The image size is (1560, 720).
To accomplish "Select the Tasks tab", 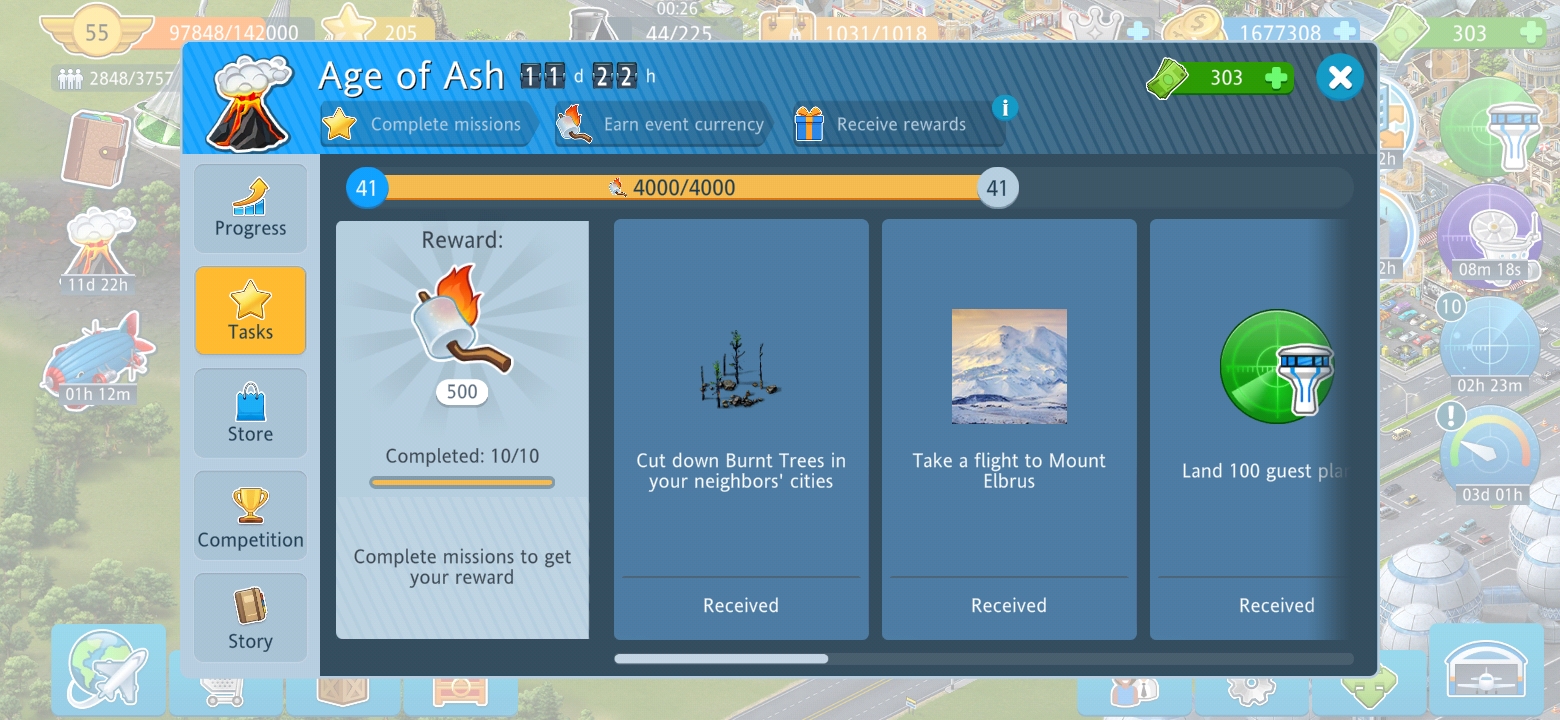I will click(250, 311).
